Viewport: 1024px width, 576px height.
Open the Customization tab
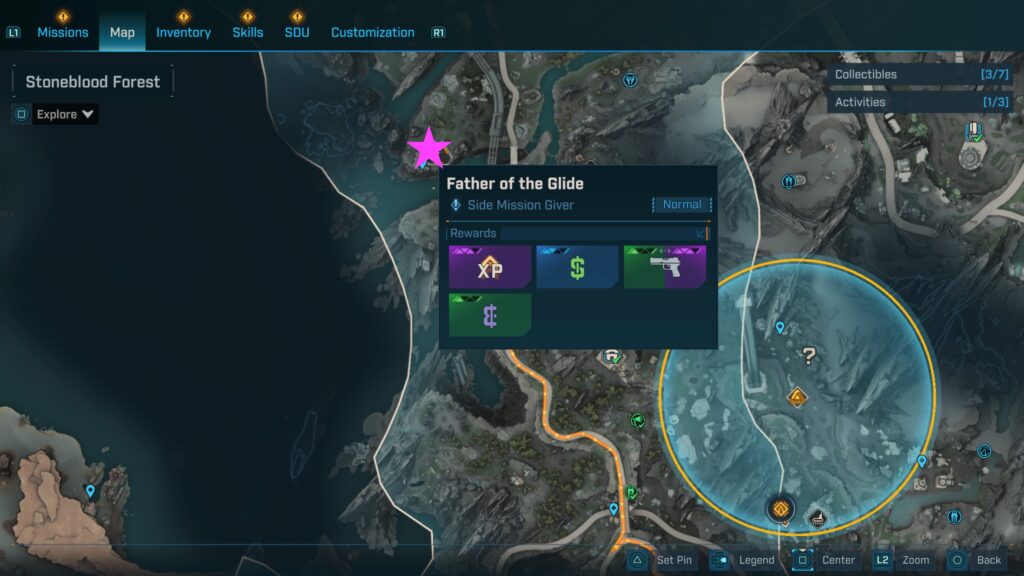coord(372,32)
